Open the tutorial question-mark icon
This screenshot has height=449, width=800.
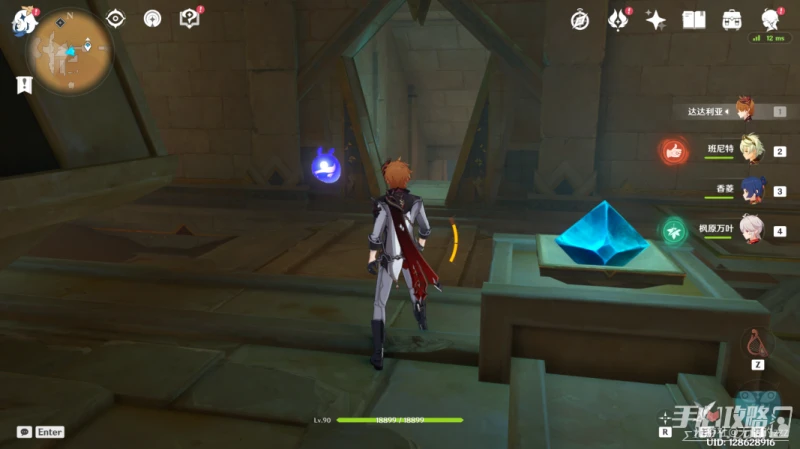189,18
